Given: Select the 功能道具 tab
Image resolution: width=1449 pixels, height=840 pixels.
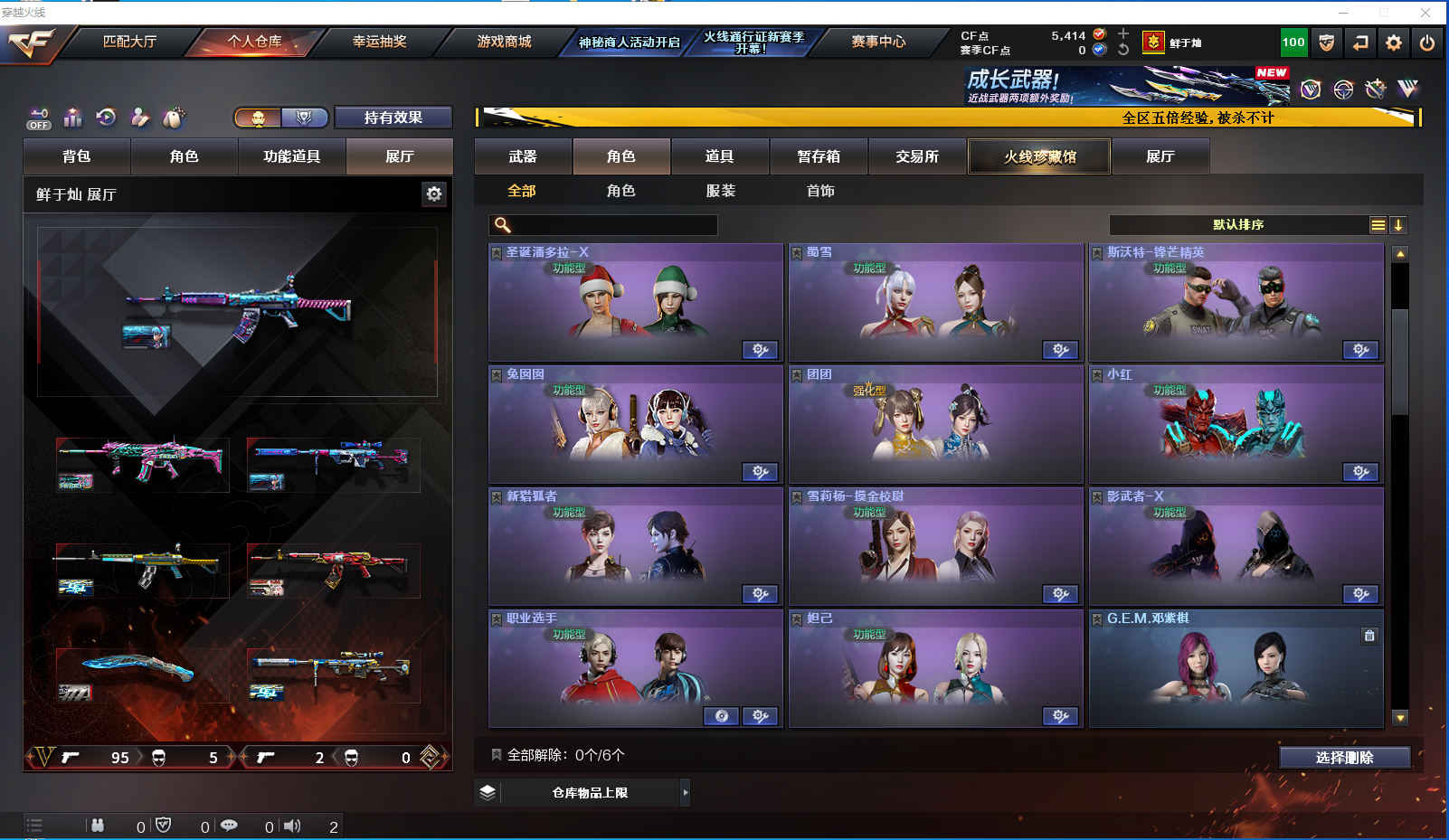Looking at the screenshot, I should point(291,156).
